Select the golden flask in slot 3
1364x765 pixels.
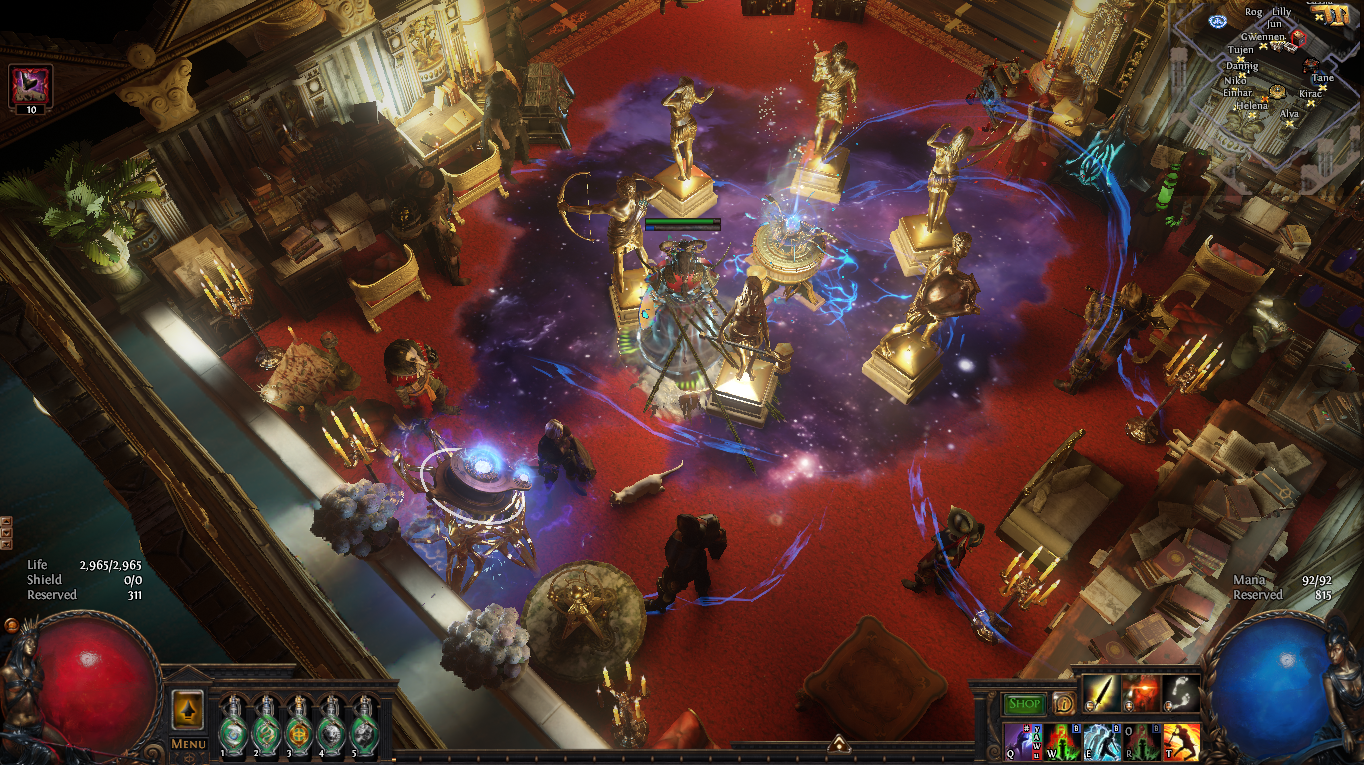point(299,725)
